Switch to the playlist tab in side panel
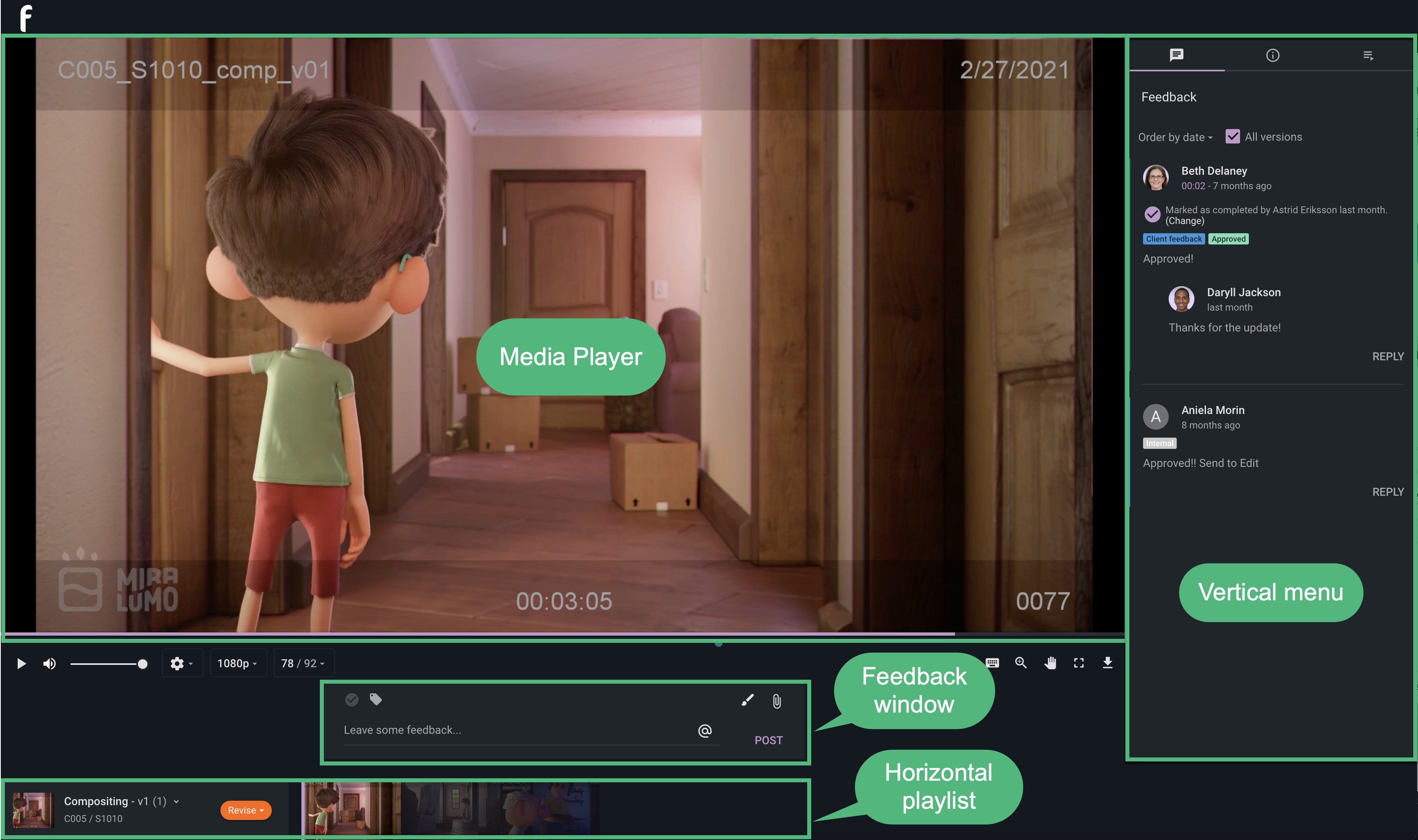The width and height of the screenshot is (1418, 840). tap(1368, 55)
